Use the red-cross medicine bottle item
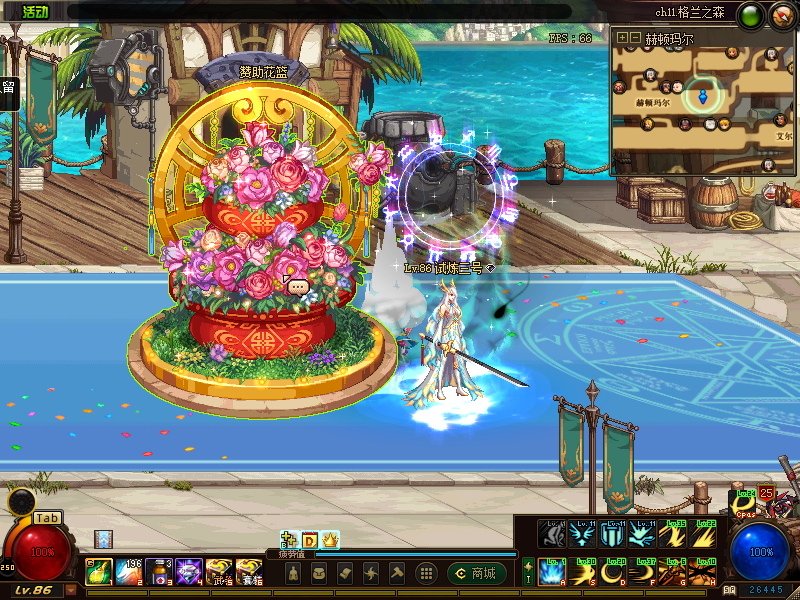This screenshot has width=800, height=600. (159, 573)
